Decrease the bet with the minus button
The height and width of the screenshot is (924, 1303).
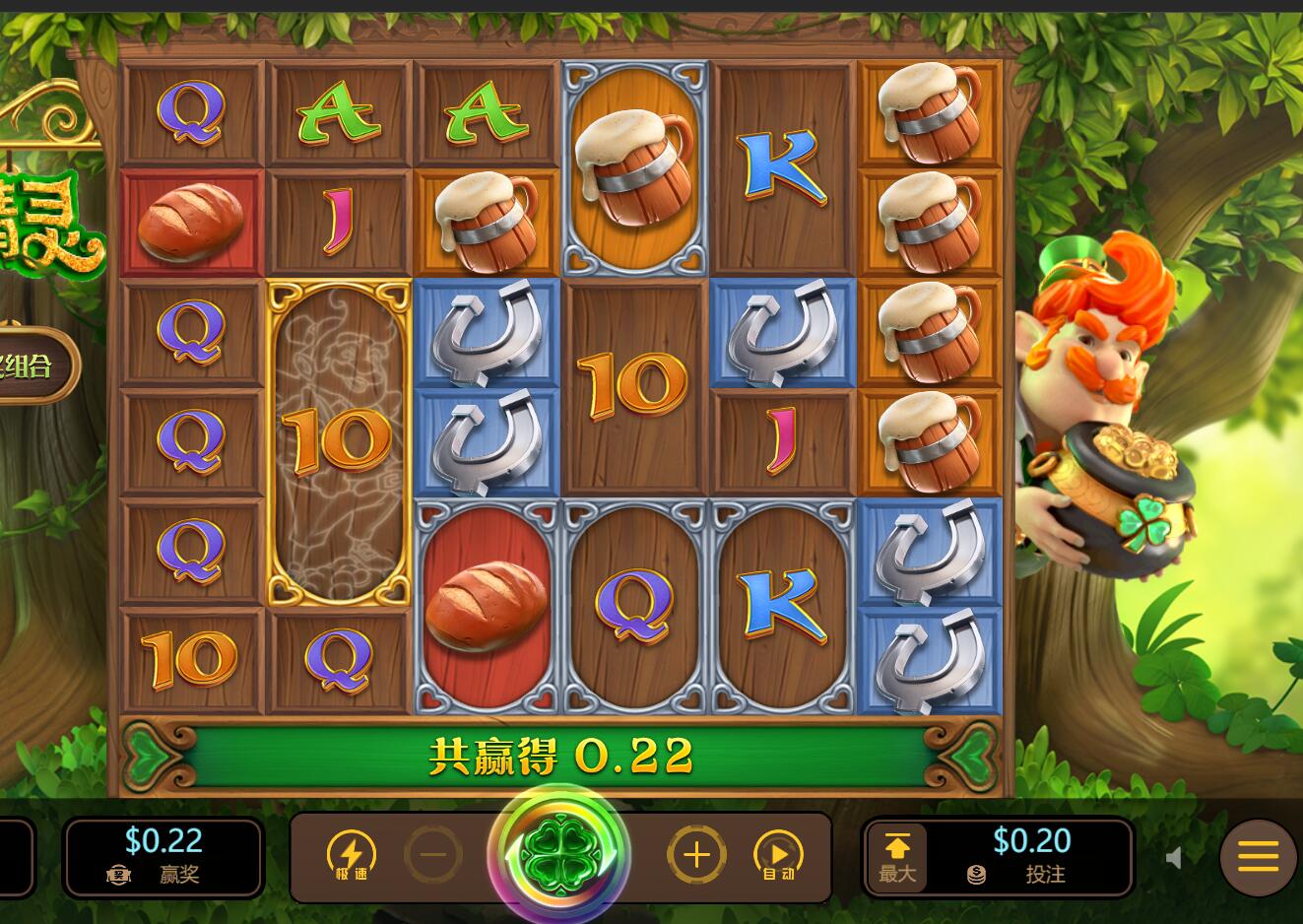coord(433,854)
